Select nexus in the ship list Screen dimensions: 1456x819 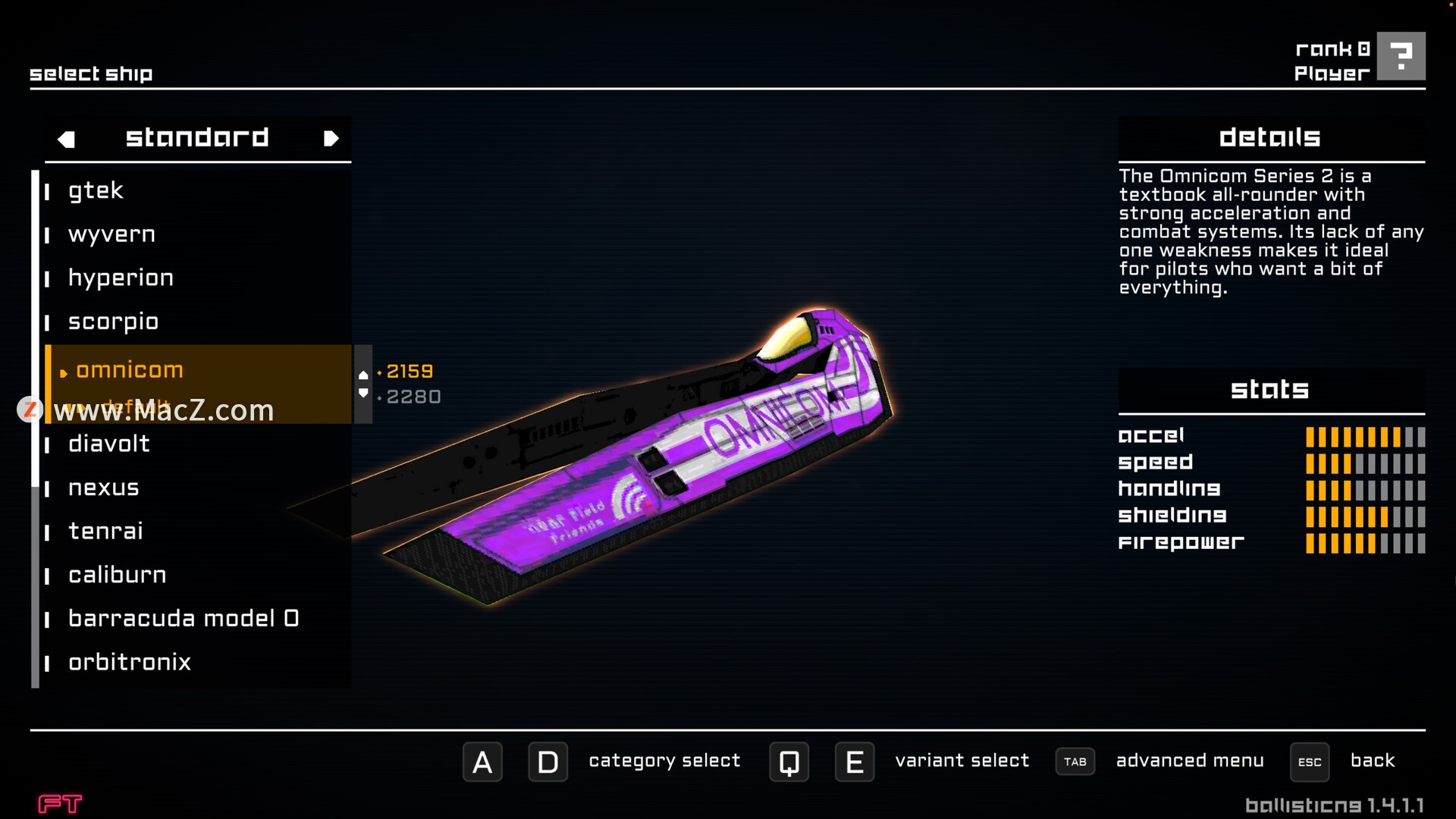point(104,488)
